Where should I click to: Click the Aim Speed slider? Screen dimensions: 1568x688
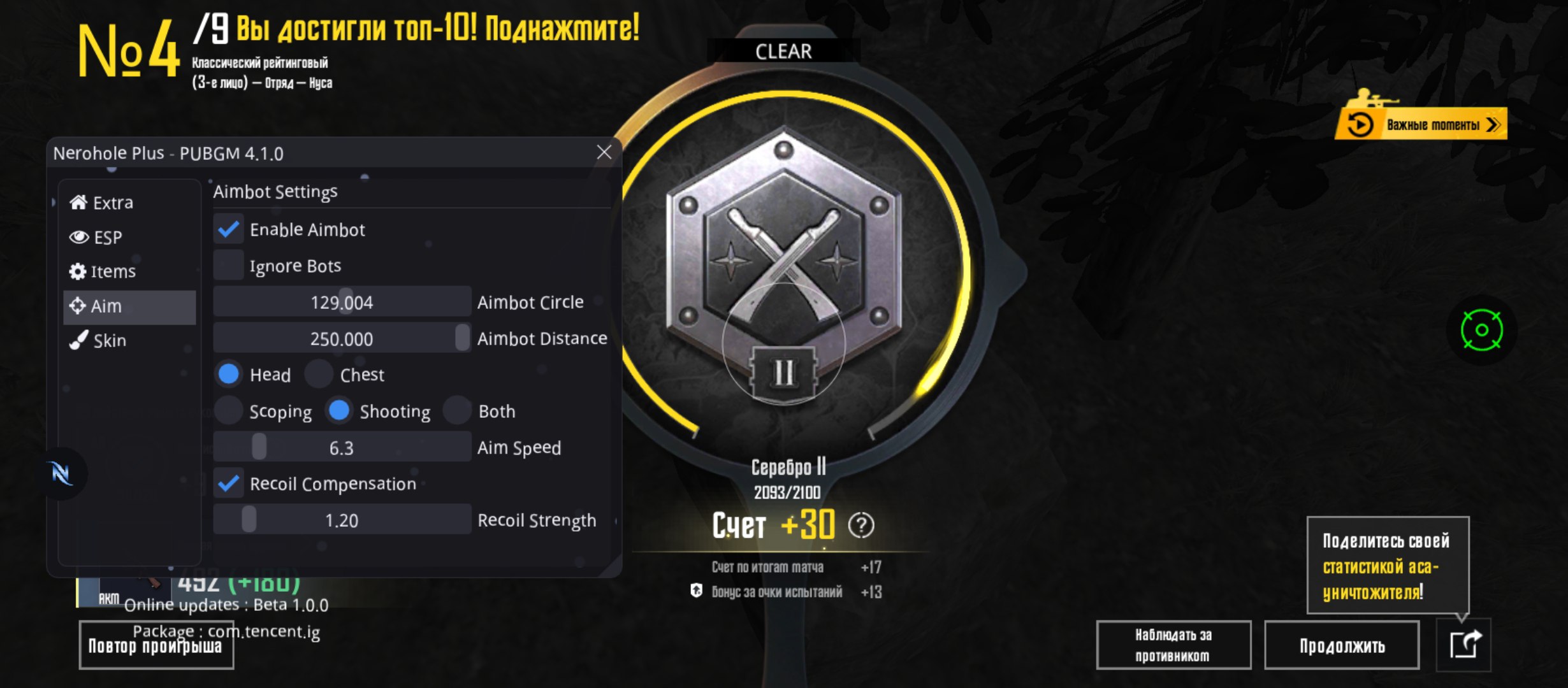(342, 447)
